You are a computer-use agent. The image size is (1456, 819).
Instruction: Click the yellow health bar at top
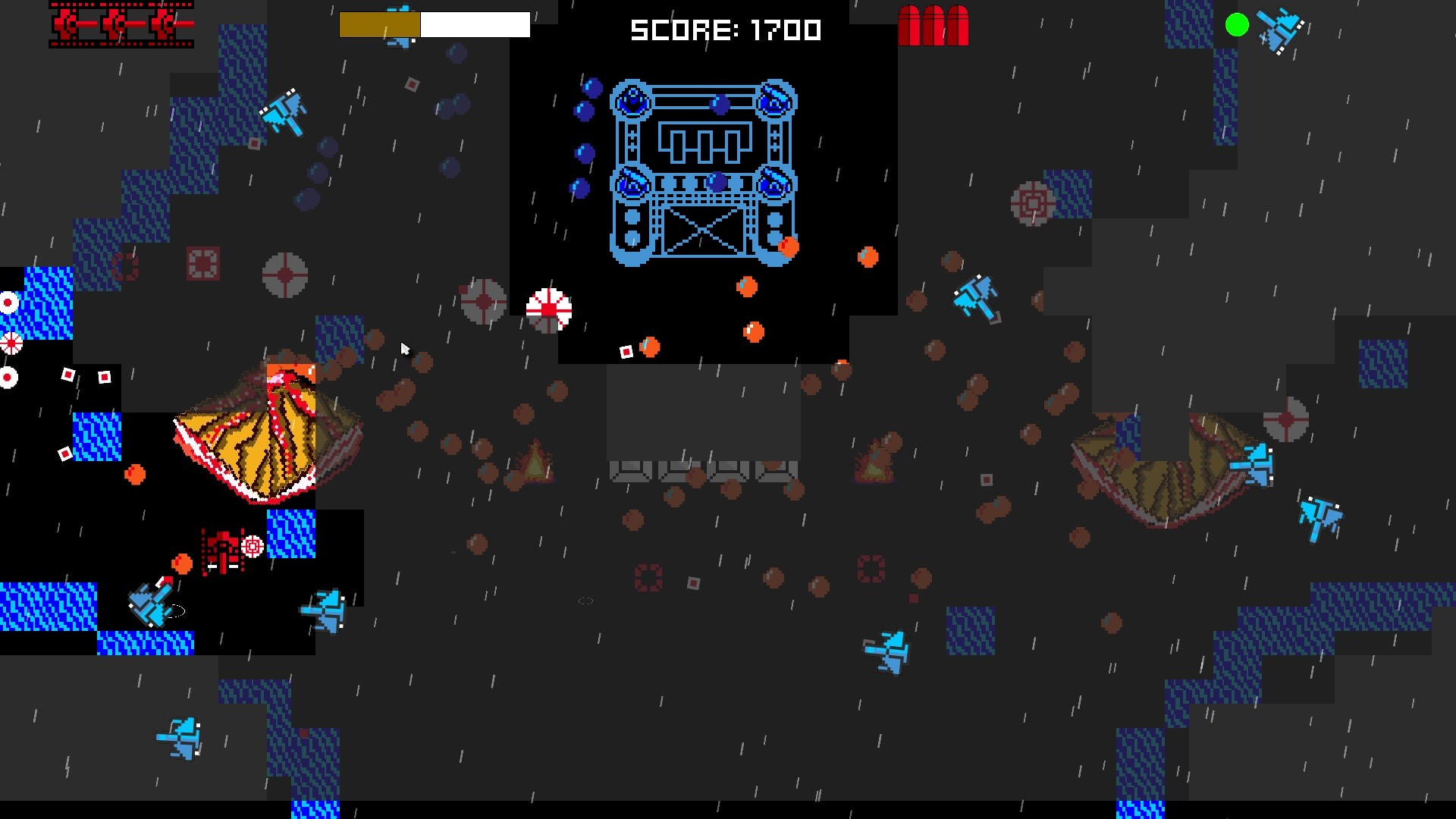[x=379, y=25]
